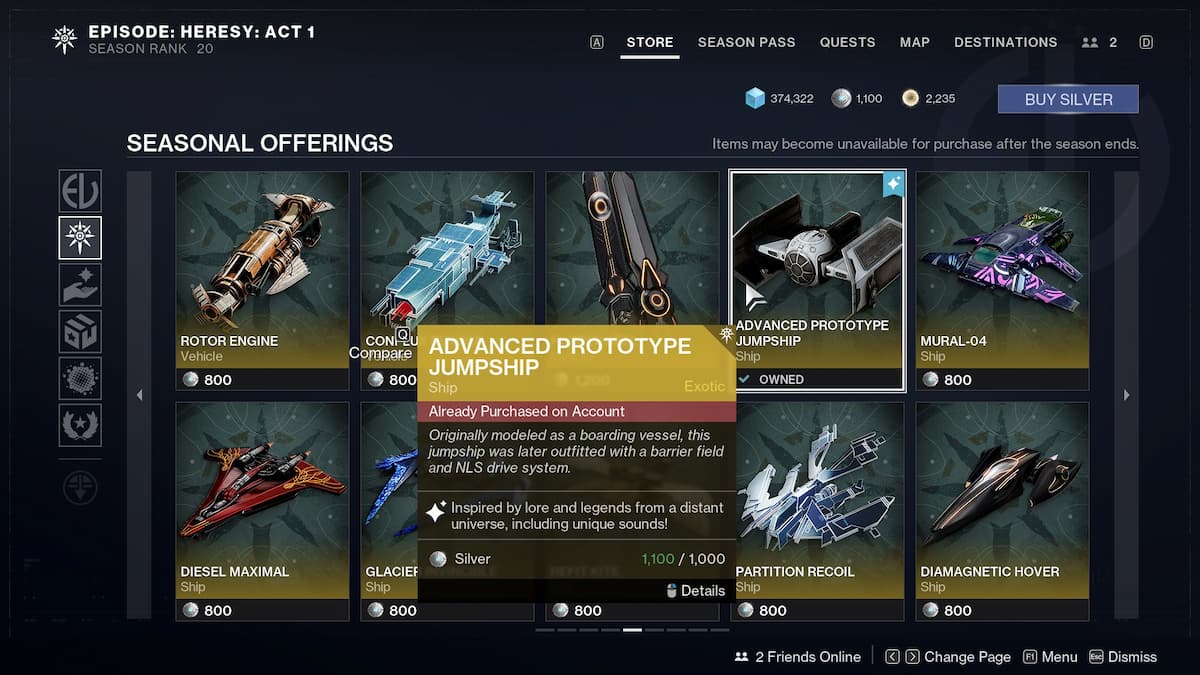The height and width of the screenshot is (675, 1200).
Task: Select the Eververse logo category
Action: pos(80,191)
